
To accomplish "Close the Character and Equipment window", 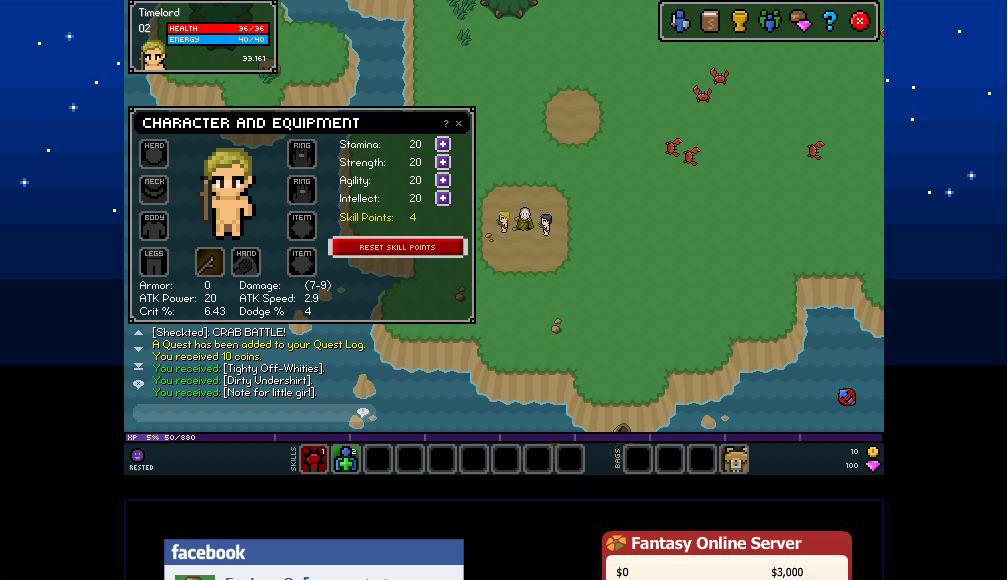I will (459, 124).
